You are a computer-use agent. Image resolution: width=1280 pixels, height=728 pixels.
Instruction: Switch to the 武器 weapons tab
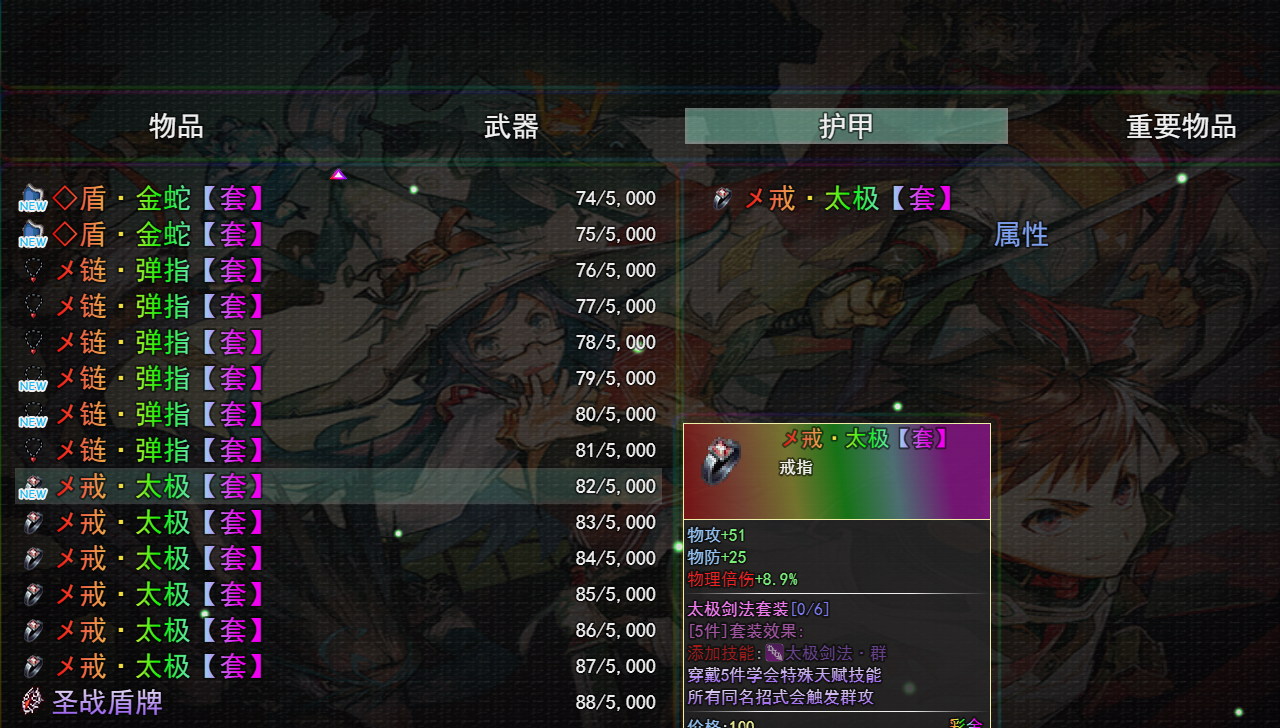tap(512, 126)
